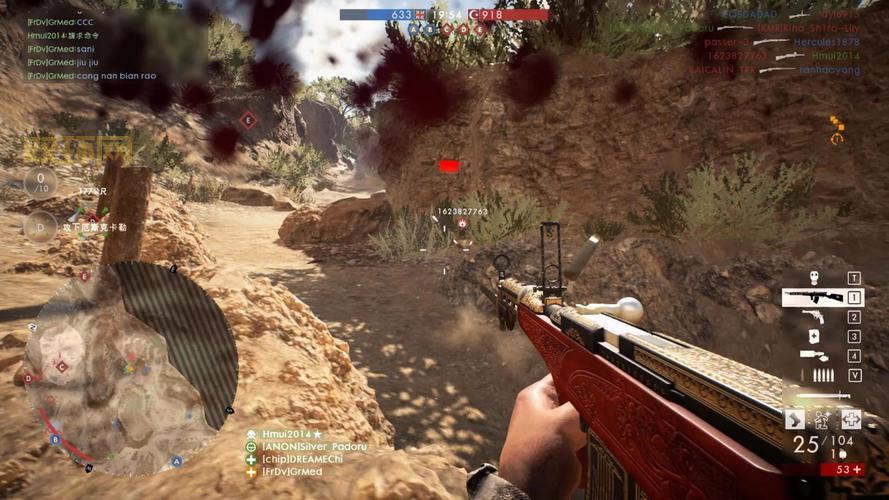
Task: Click the orange squad order icon
Action: pyautogui.click(x=836, y=129)
